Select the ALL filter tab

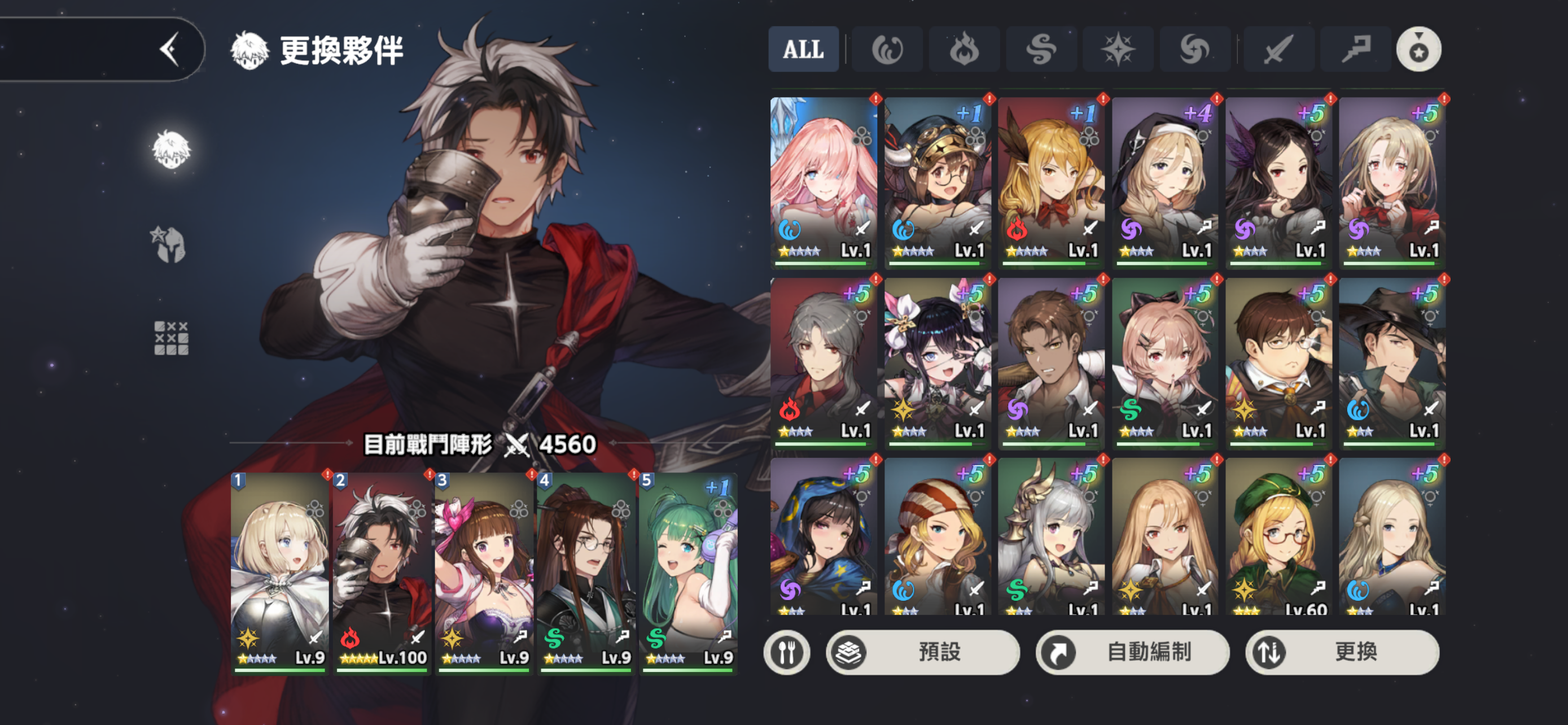pyautogui.click(x=803, y=49)
